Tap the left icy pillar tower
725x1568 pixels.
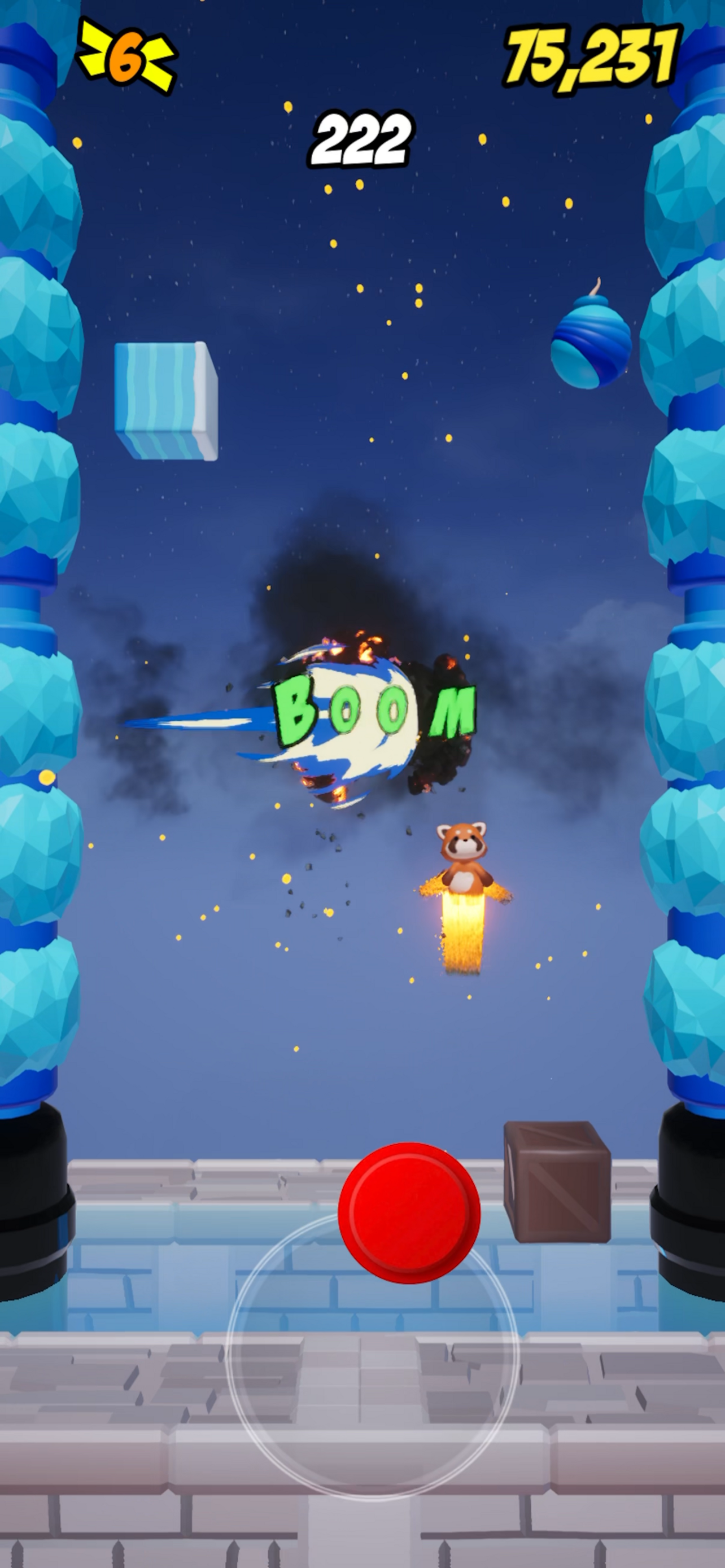37,669
